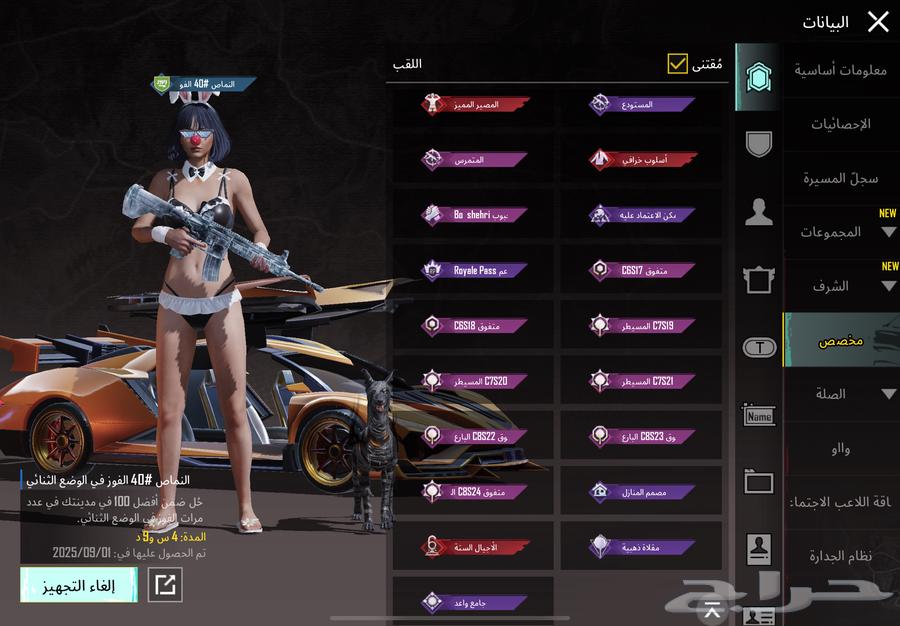
Task: Pick the C8S22 title
Action: tap(473, 436)
